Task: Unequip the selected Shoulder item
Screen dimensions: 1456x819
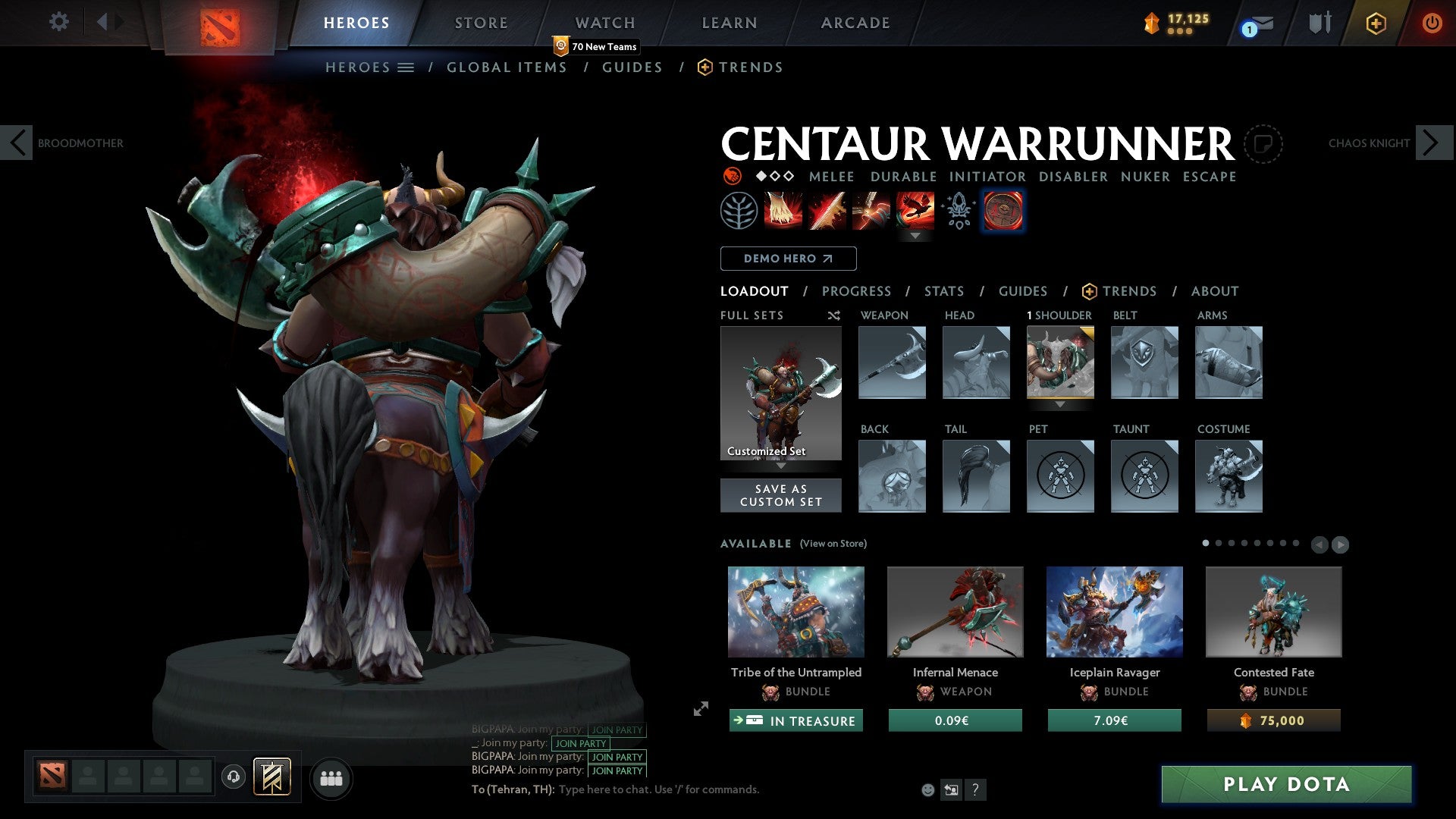Action: point(1060,362)
